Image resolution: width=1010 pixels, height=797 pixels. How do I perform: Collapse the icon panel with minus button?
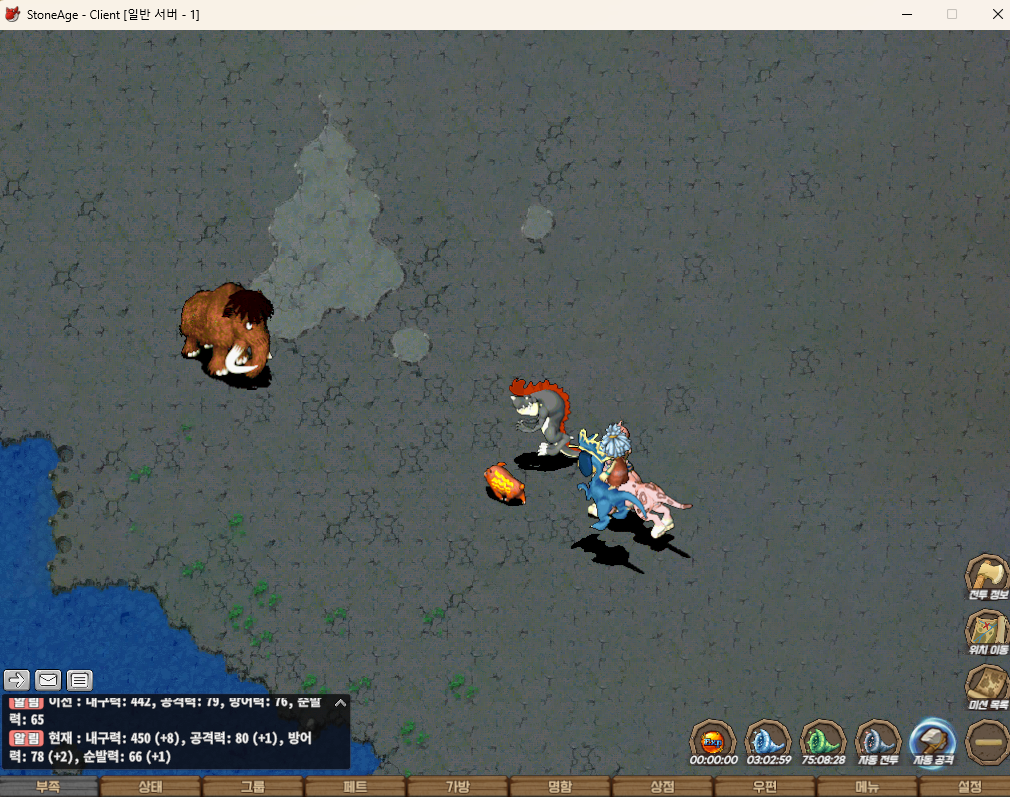pyautogui.click(x=987, y=742)
